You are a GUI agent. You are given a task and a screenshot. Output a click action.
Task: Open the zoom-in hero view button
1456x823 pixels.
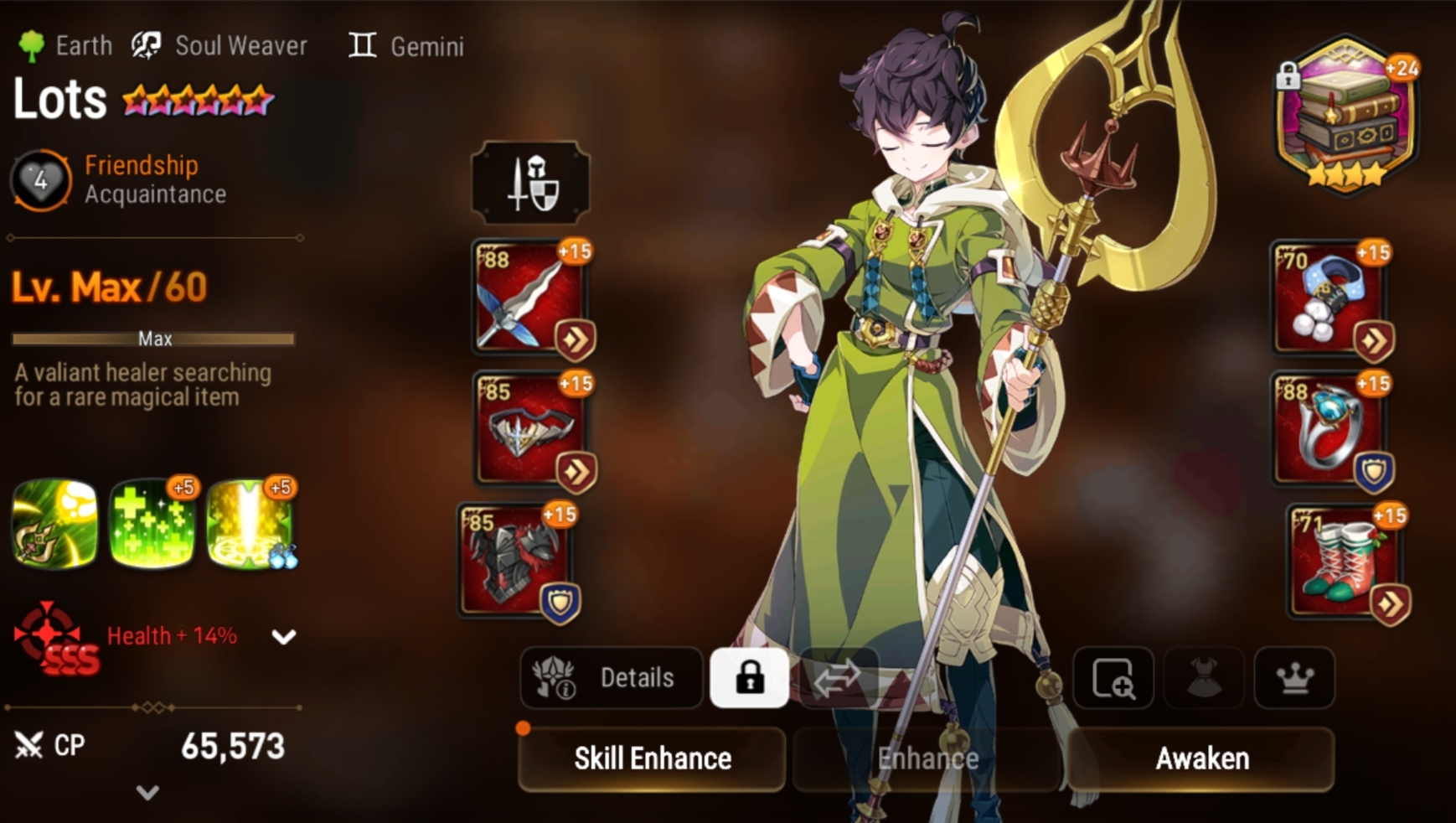pos(1113,677)
